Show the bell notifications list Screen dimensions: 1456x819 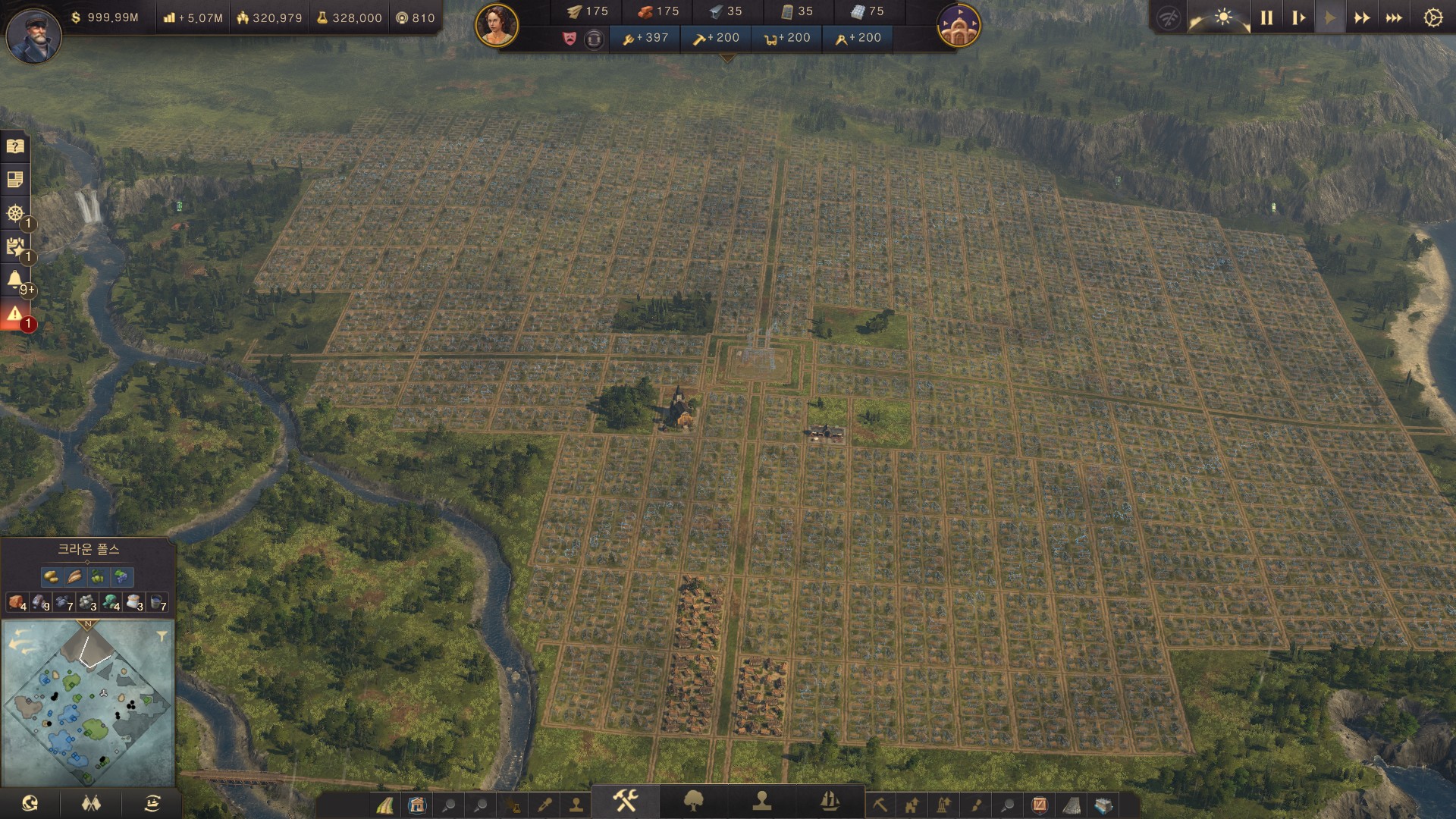coord(15,280)
